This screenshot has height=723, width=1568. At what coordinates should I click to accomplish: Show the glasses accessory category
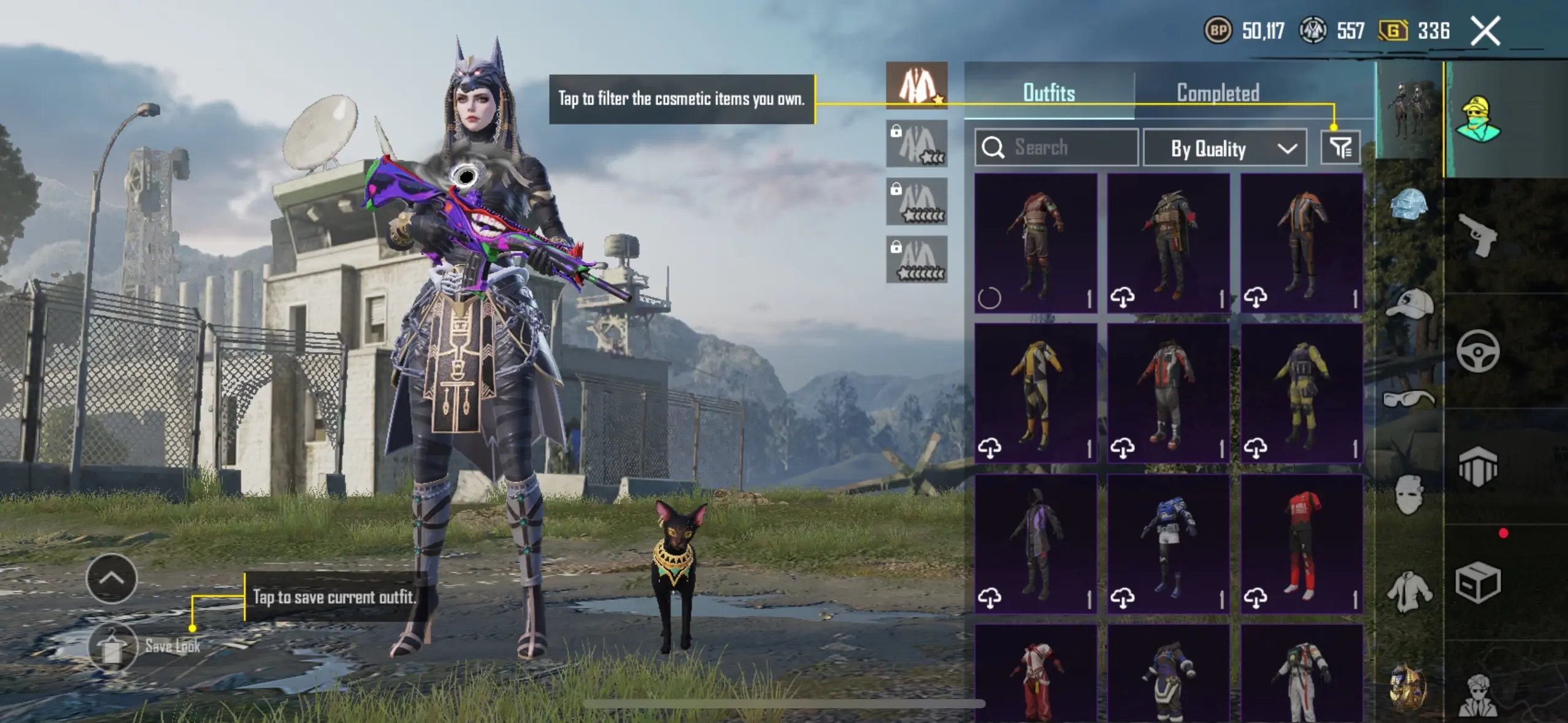coord(1409,400)
